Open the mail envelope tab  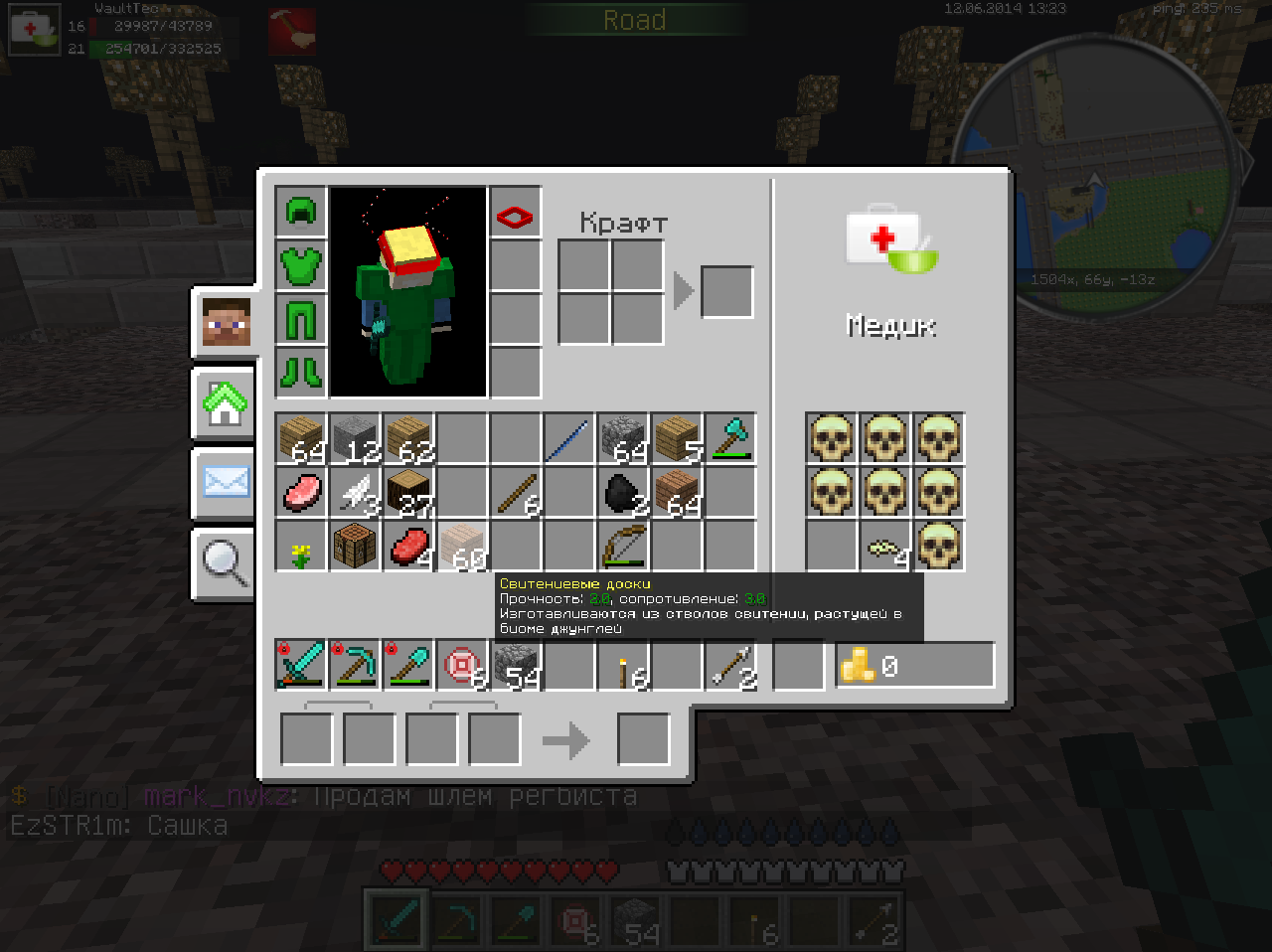tap(226, 484)
